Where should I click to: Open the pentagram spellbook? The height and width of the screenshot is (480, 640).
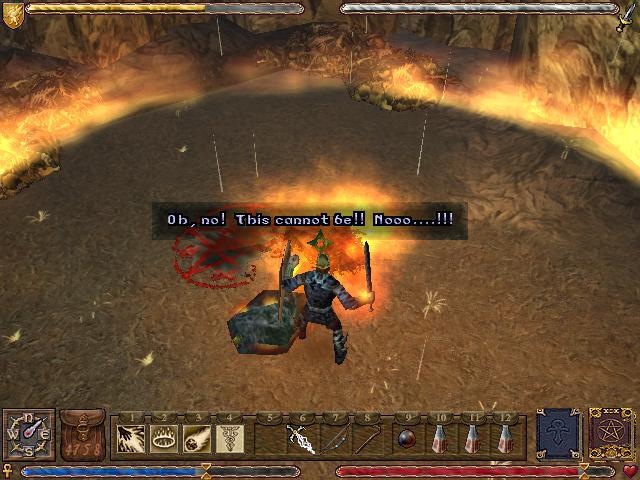coord(609,434)
